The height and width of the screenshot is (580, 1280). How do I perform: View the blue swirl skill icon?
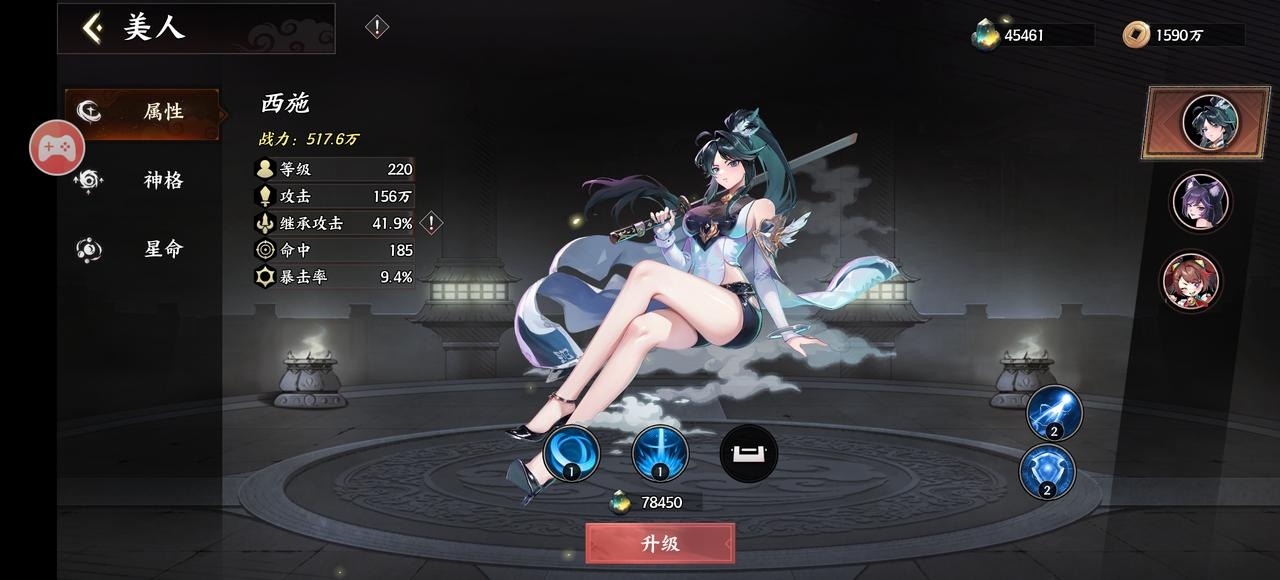pos(571,454)
